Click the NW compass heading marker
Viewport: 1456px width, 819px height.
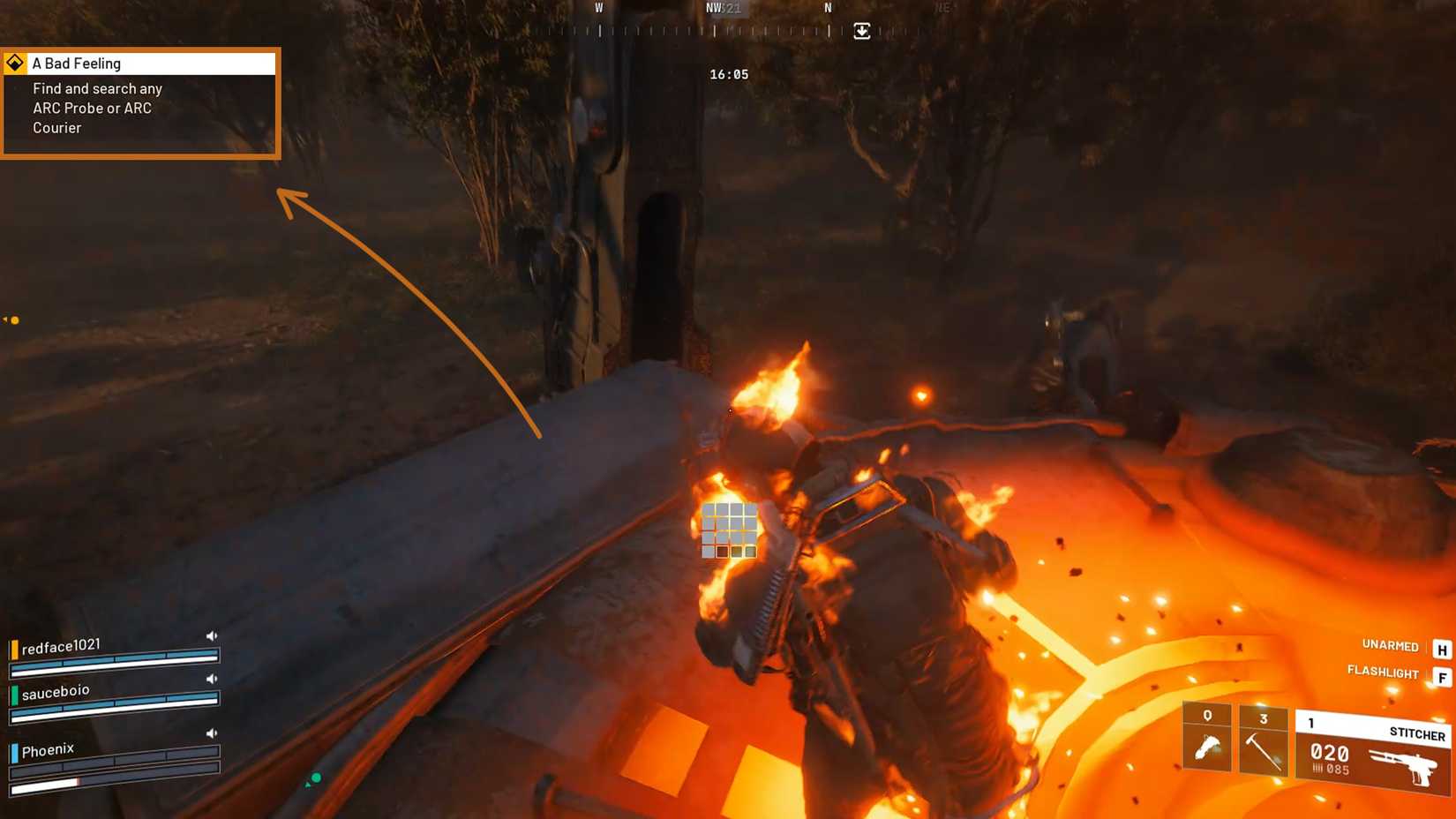(x=712, y=7)
